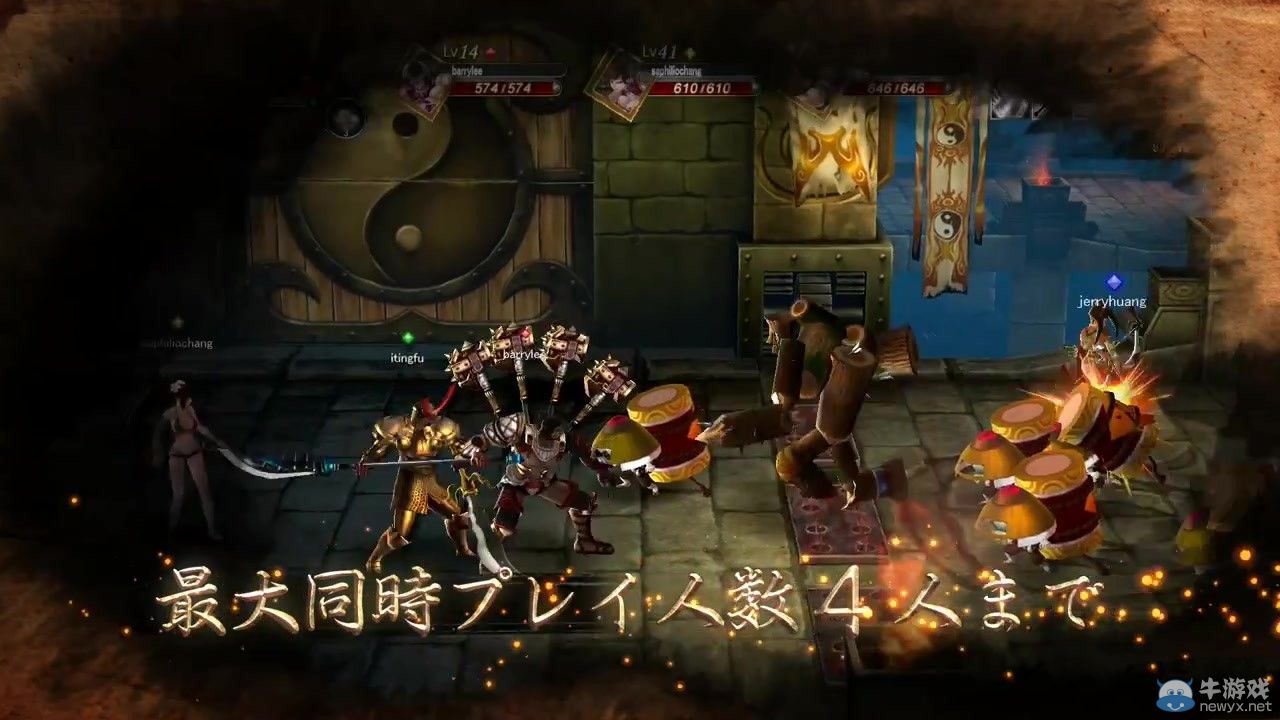Click the icon next to the Lv41 label
This screenshot has width=1280, height=720.
point(692,50)
